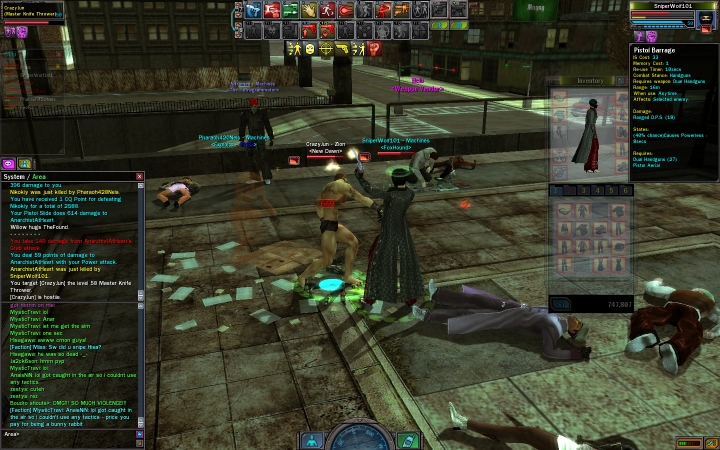Viewport: 720px width, 450px height.
Task: Pick the yellow pistol tactic icon
Action: [342, 48]
